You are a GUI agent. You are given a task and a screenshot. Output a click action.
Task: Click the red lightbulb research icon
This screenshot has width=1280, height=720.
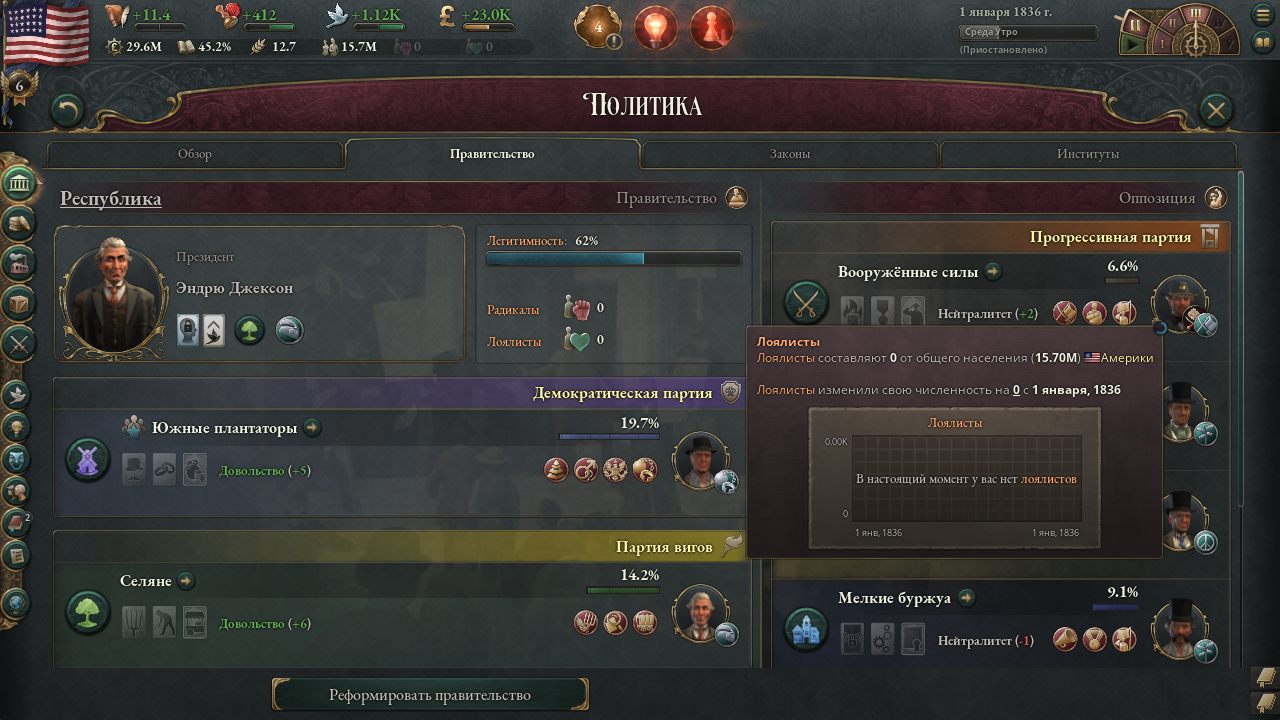pyautogui.click(x=656, y=28)
